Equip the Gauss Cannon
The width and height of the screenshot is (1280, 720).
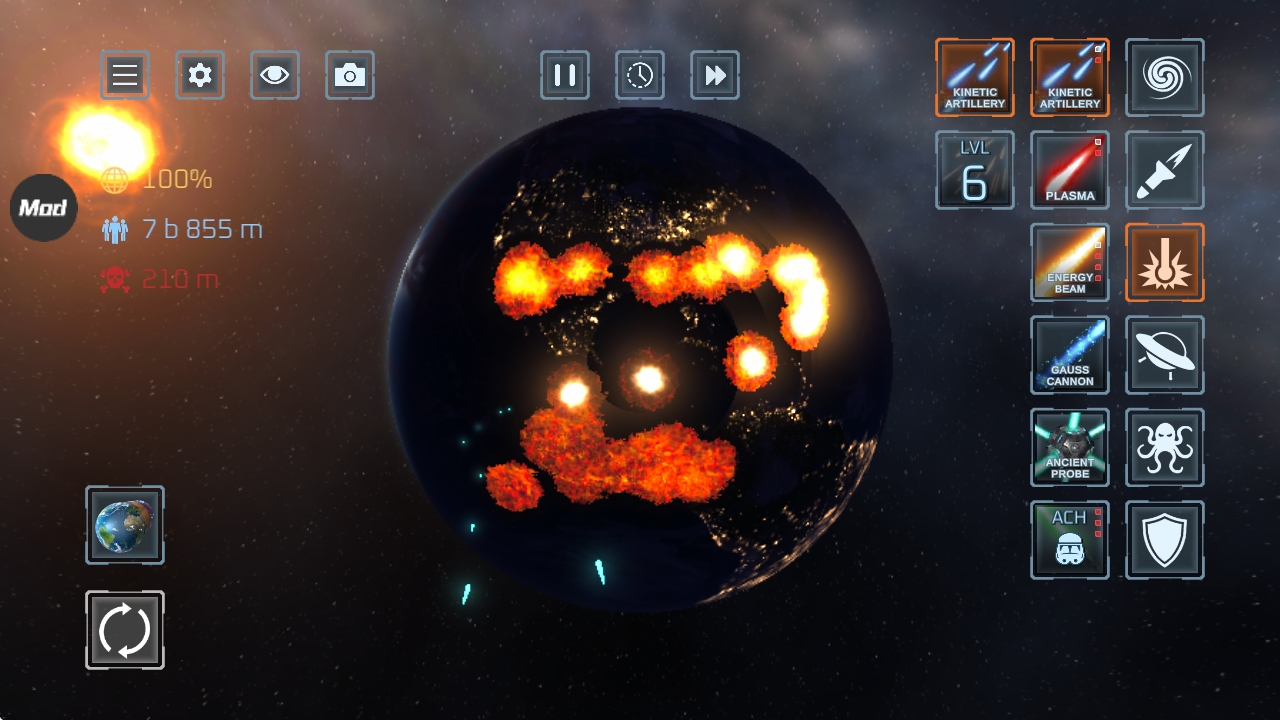1070,355
